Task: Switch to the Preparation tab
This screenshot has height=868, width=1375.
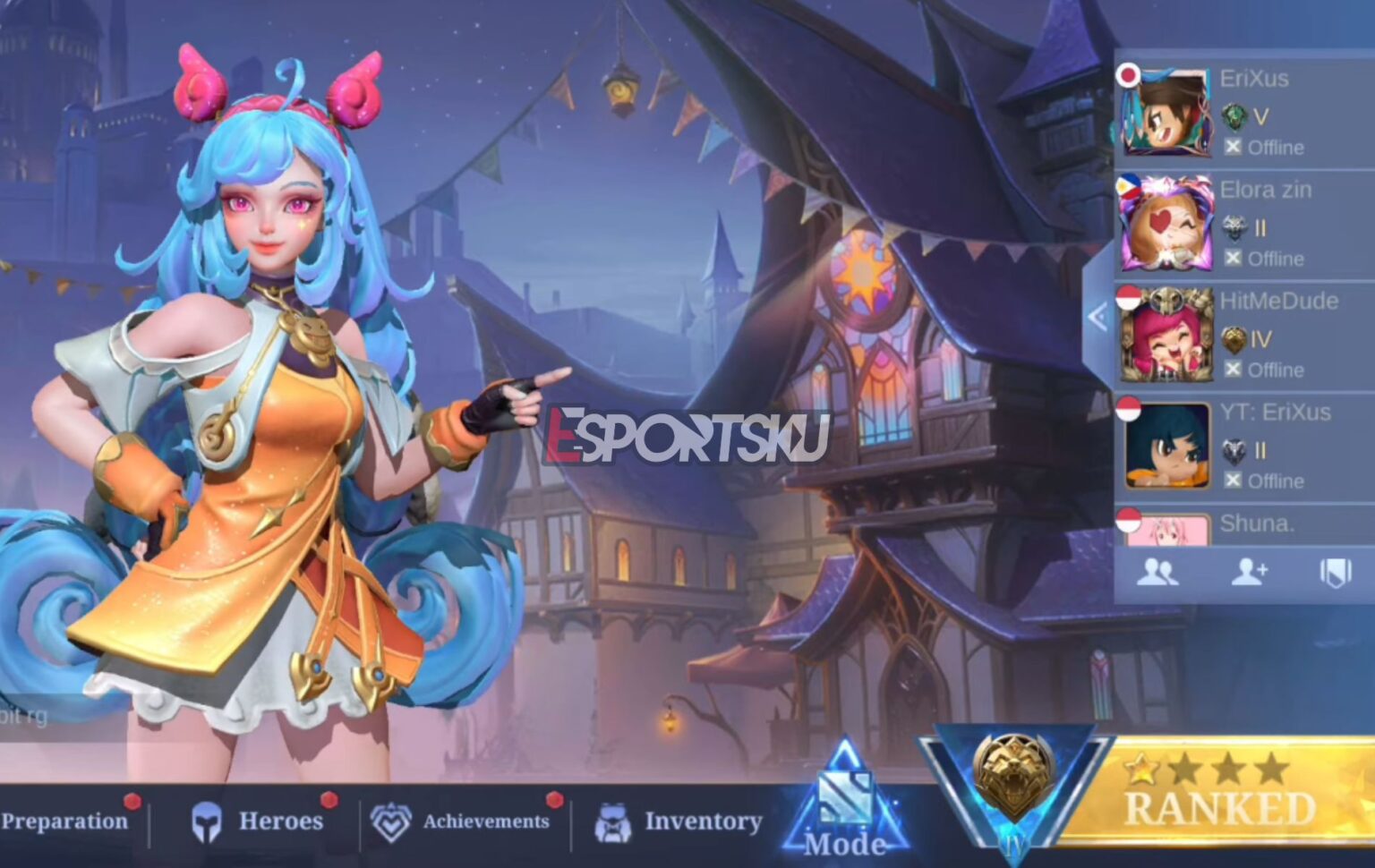Action: pyautogui.click(x=64, y=821)
